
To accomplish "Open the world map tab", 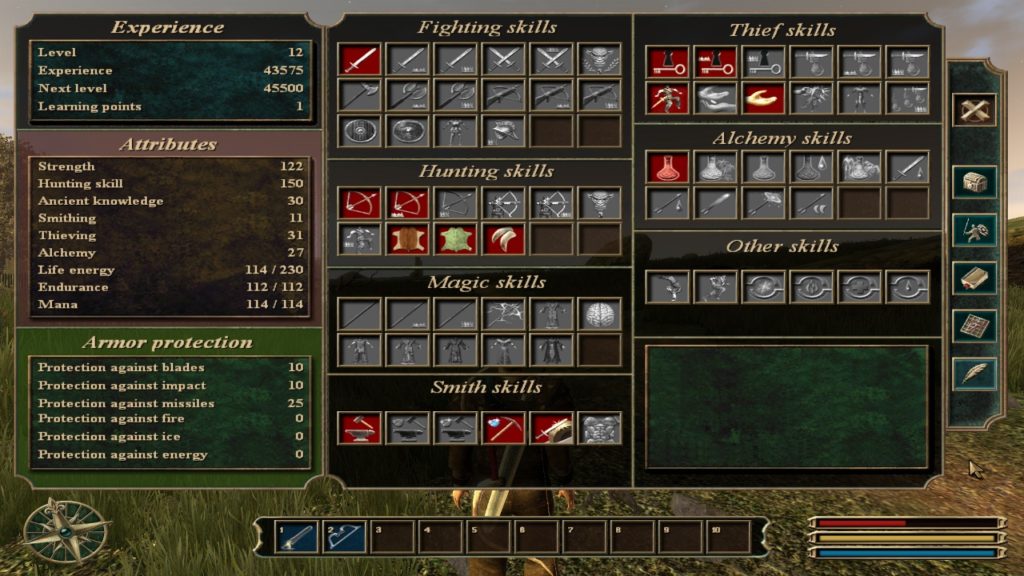I will coord(972,325).
